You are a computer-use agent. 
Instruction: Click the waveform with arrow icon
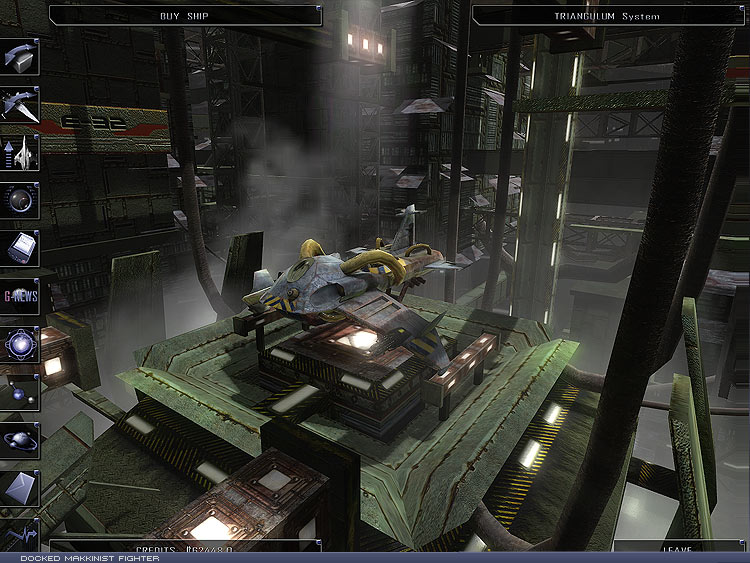coord(19,533)
